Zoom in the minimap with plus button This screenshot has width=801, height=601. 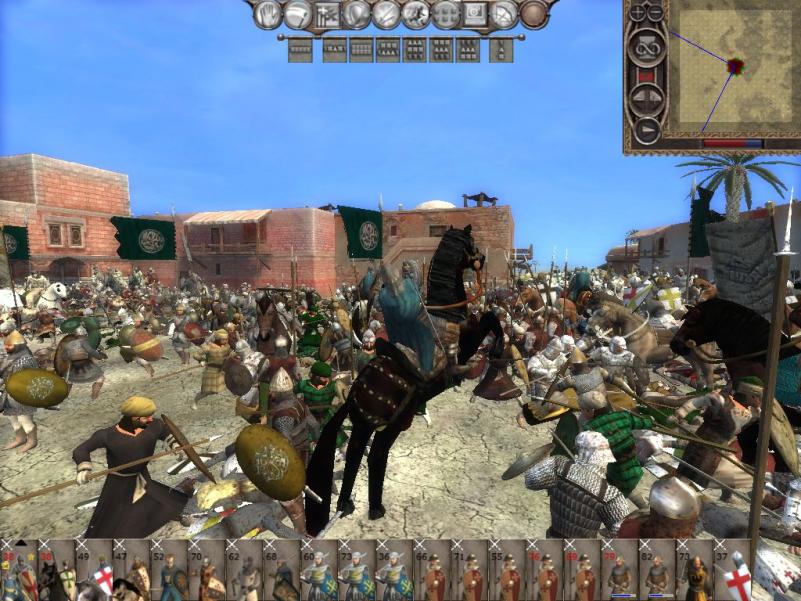[x=638, y=13]
